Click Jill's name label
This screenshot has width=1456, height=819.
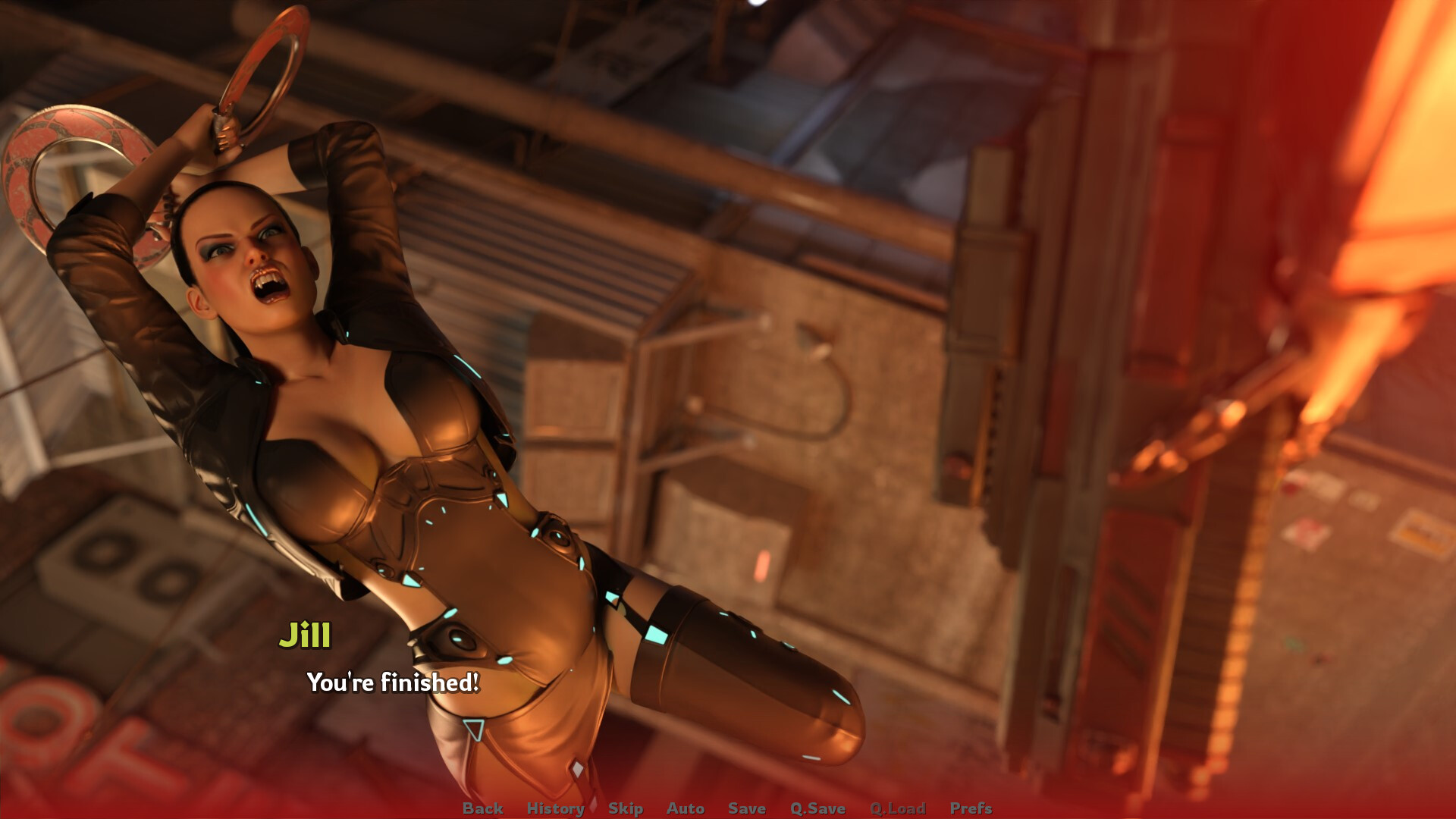click(306, 637)
